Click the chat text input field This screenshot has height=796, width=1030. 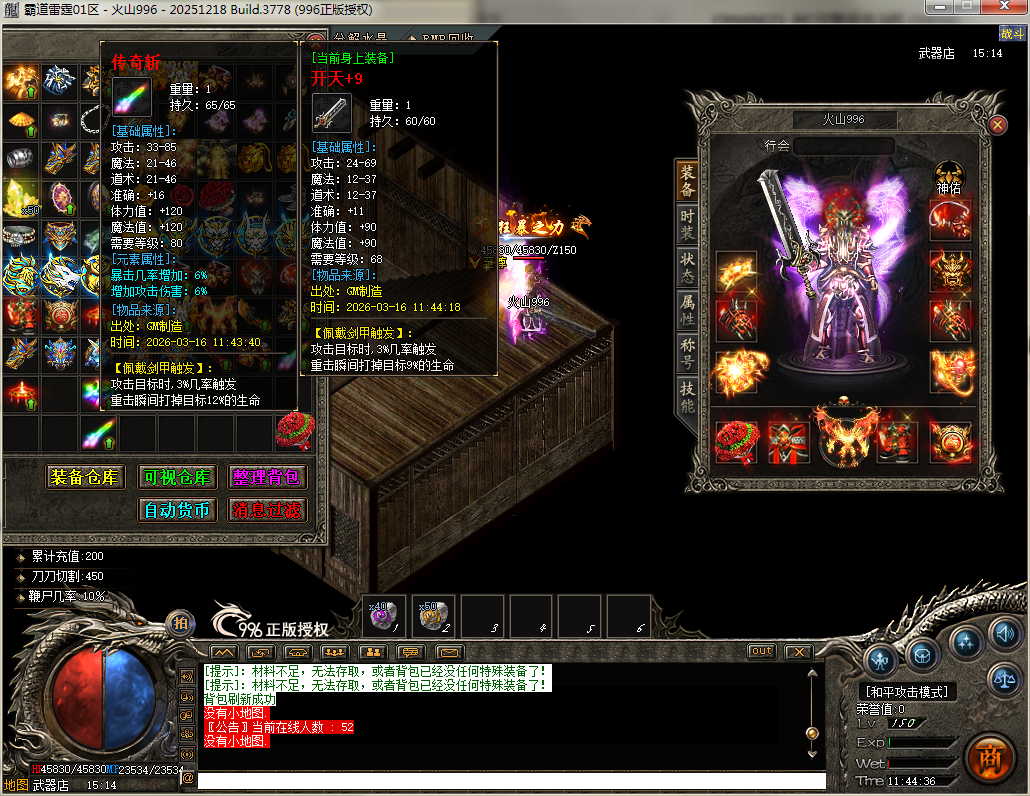(510, 781)
